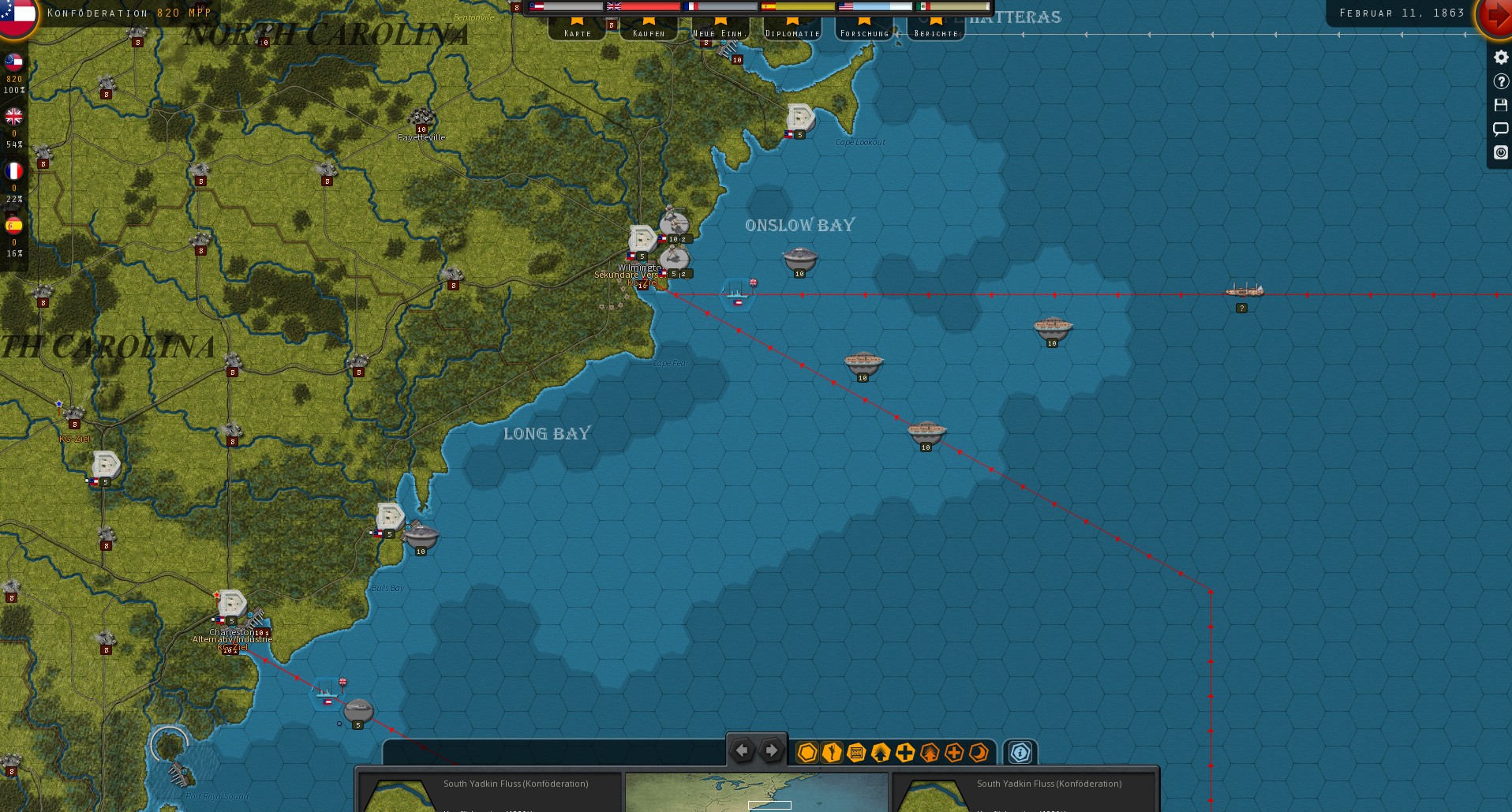Click the power quit icon
The image size is (1512, 812).
[1500, 152]
